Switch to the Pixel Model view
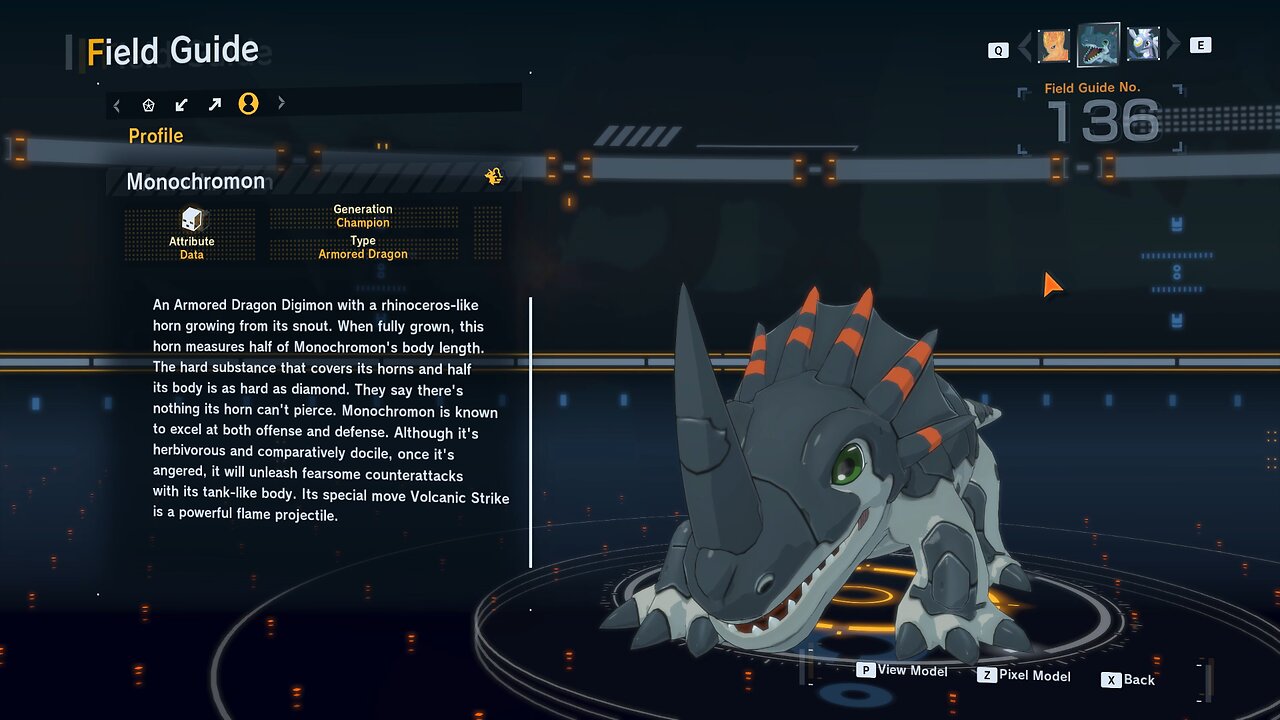Viewport: 1280px width, 720px height. [x=1024, y=676]
